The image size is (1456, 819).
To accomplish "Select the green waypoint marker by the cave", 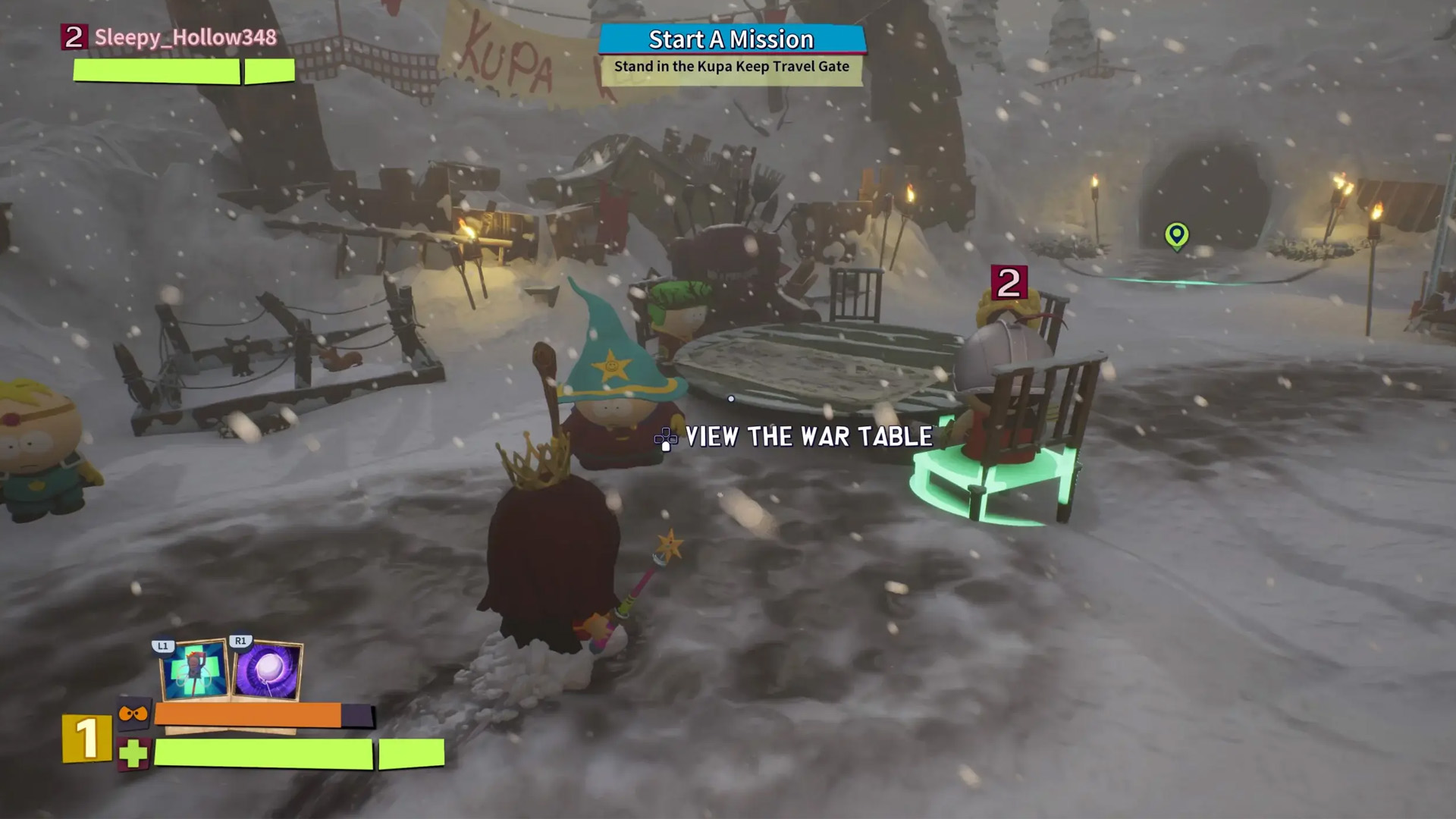I will pyautogui.click(x=1176, y=235).
